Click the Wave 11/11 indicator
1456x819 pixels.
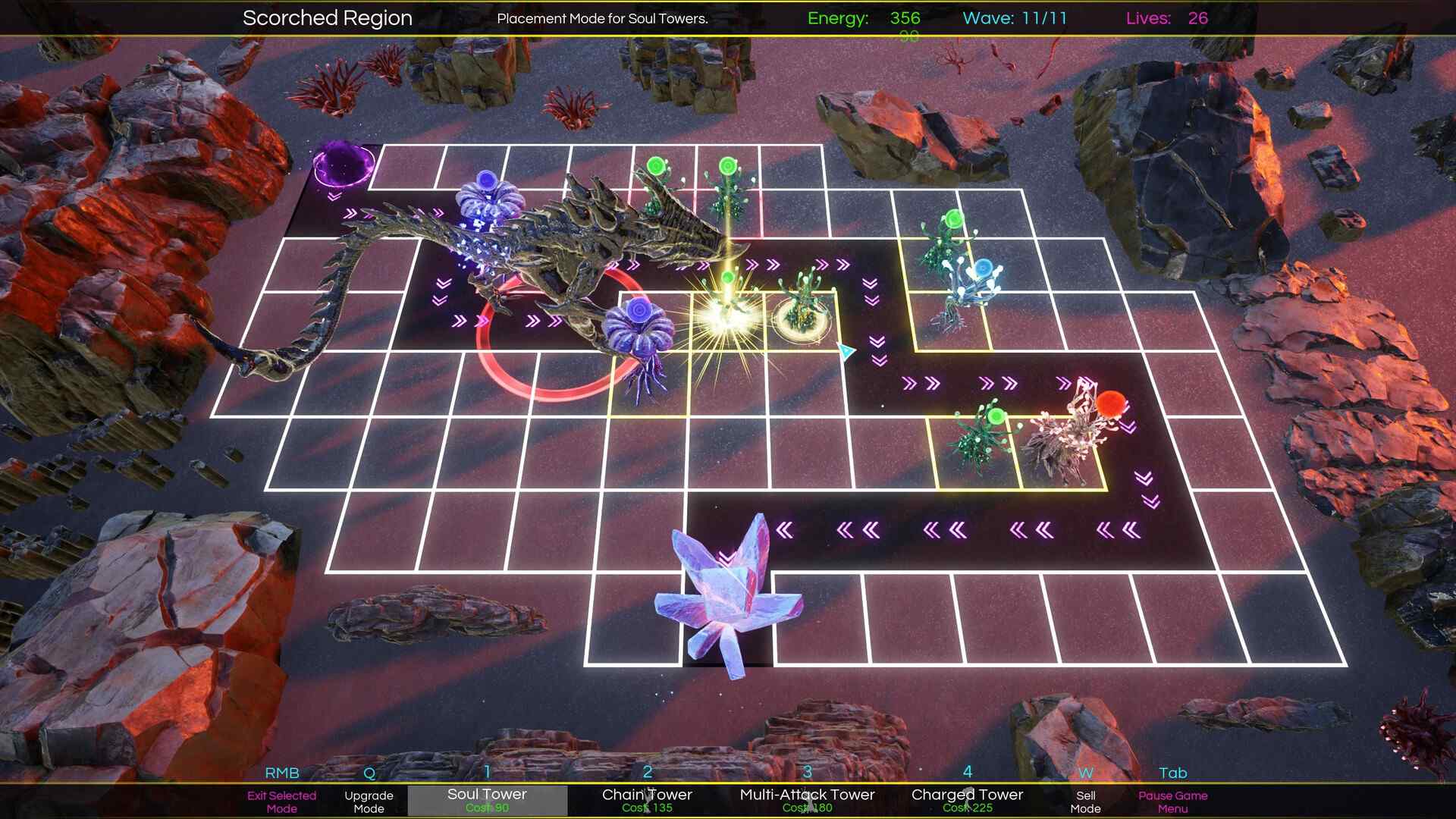click(x=1014, y=18)
